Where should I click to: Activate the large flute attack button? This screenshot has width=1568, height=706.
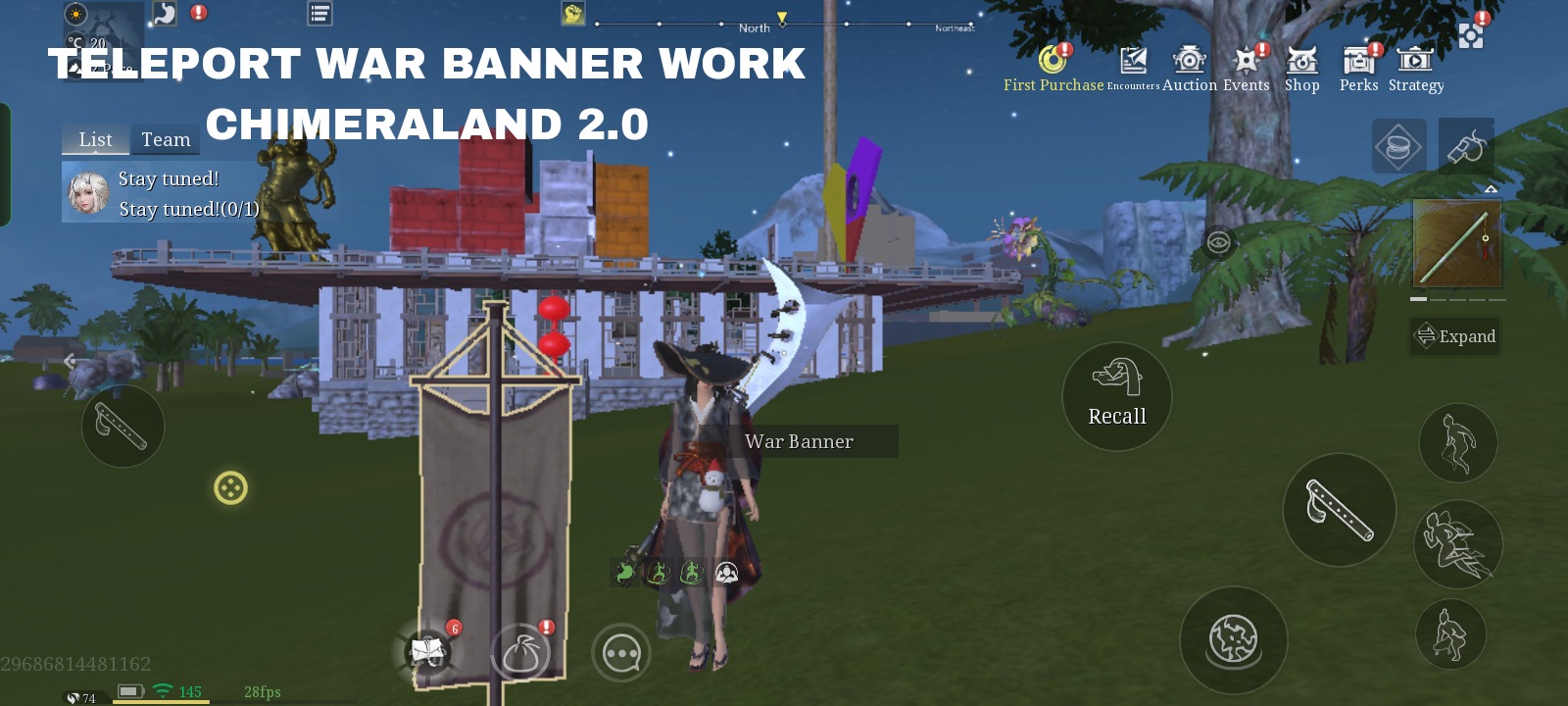[1339, 510]
